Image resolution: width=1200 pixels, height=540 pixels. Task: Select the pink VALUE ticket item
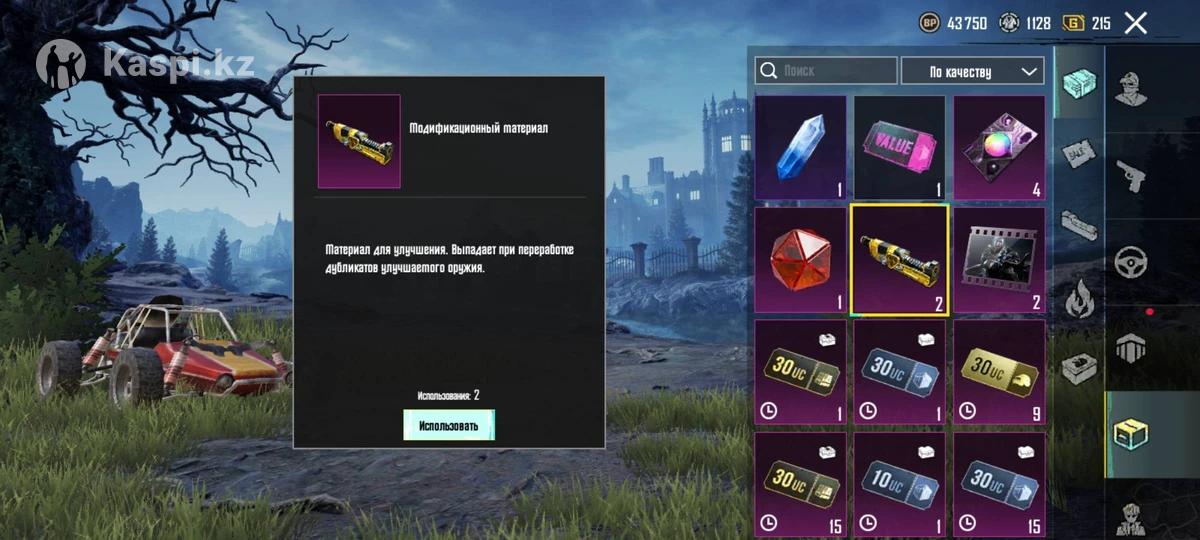899,147
